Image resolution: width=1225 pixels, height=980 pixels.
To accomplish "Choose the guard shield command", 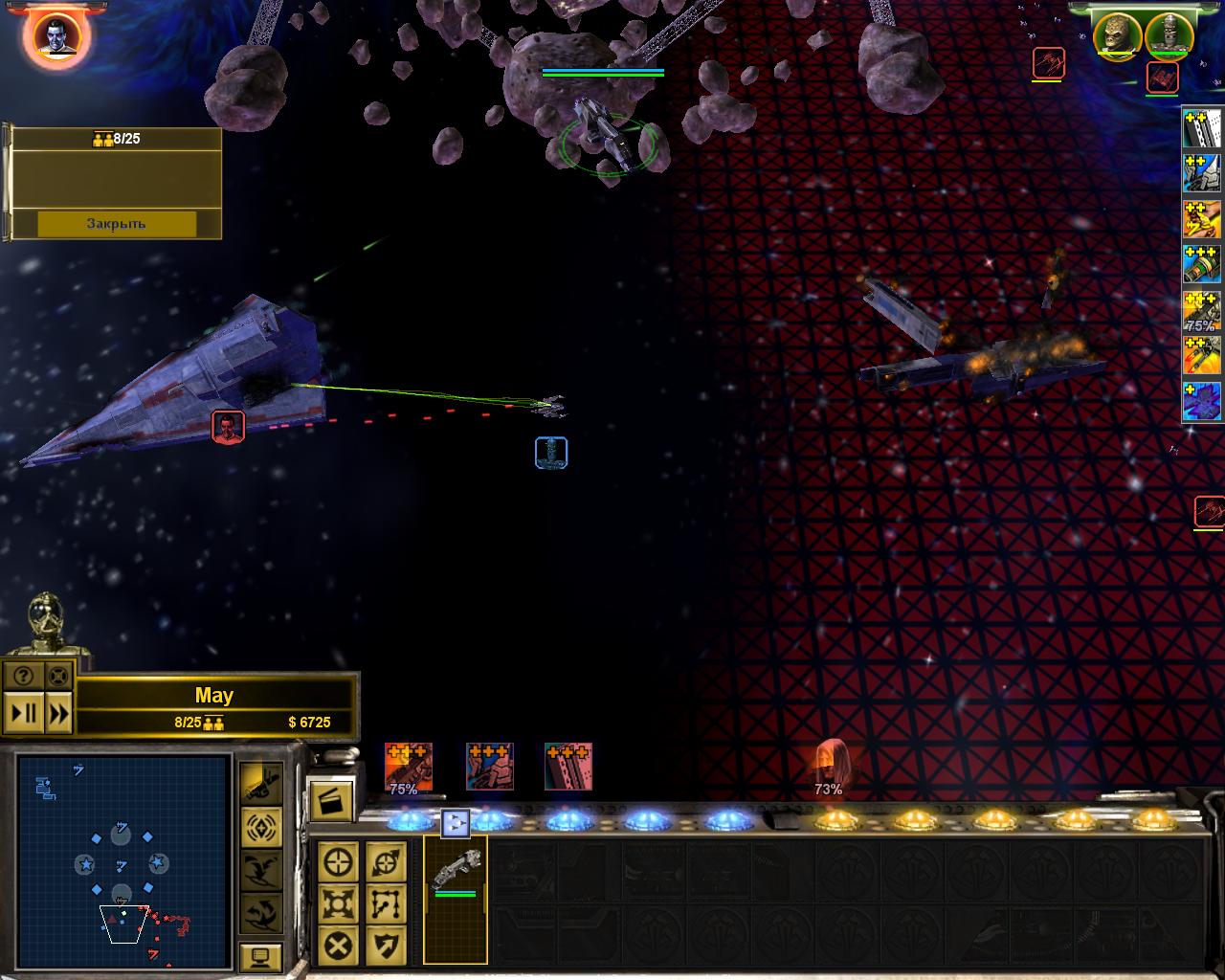I will click(386, 946).
